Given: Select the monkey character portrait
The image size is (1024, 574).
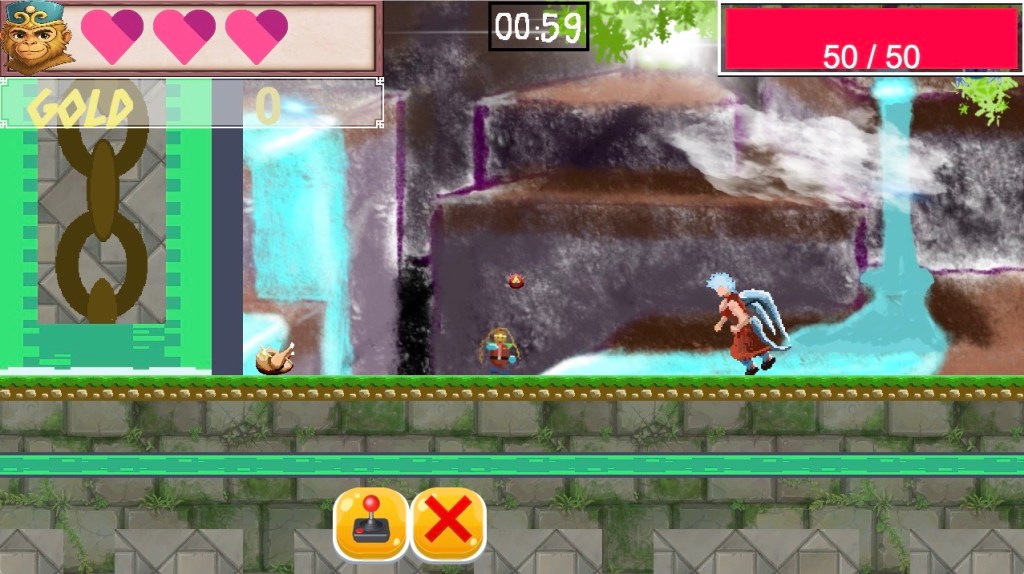Looking at the screenshot, I should point(37,37).
